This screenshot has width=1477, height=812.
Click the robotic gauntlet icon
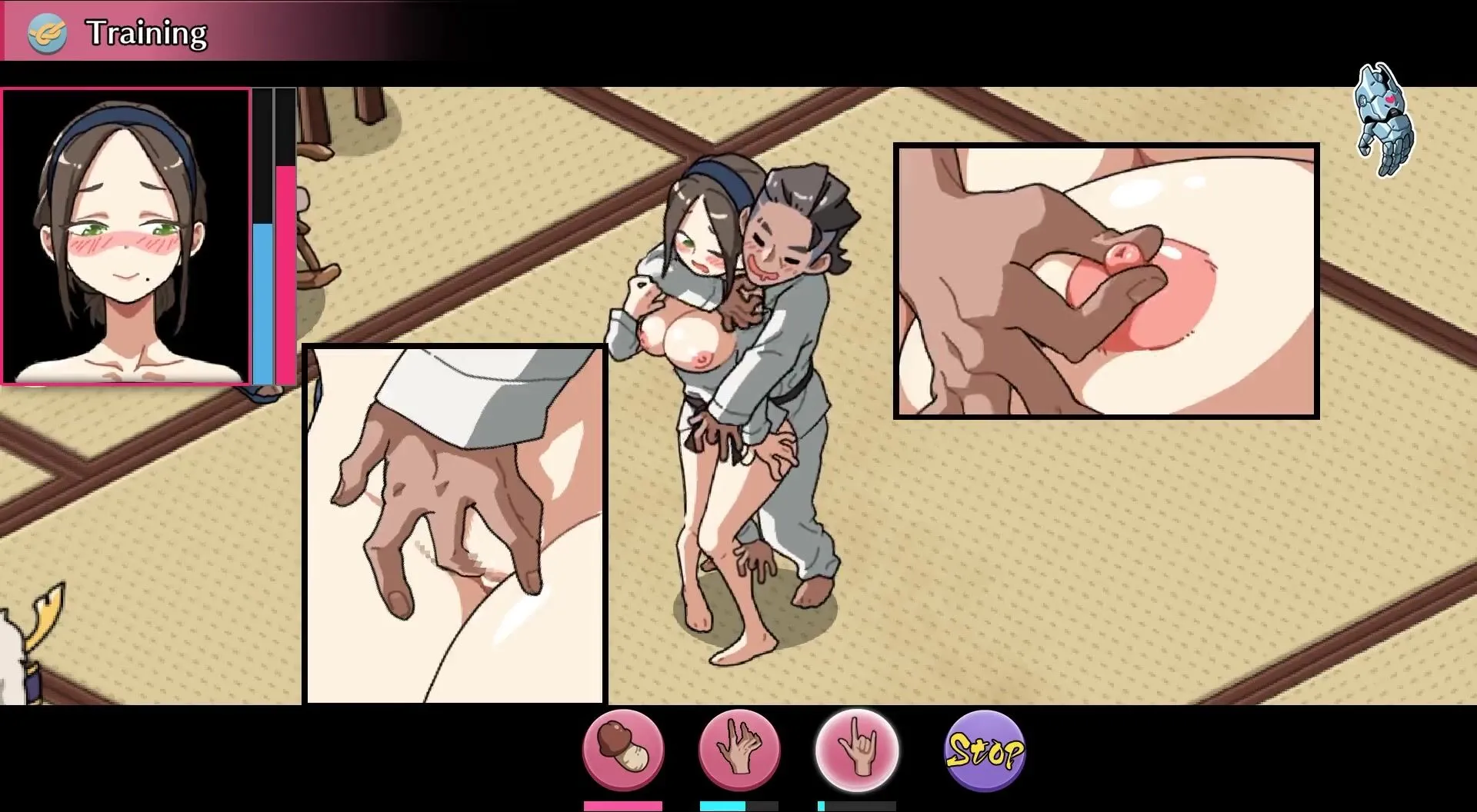click(1385, 121)
